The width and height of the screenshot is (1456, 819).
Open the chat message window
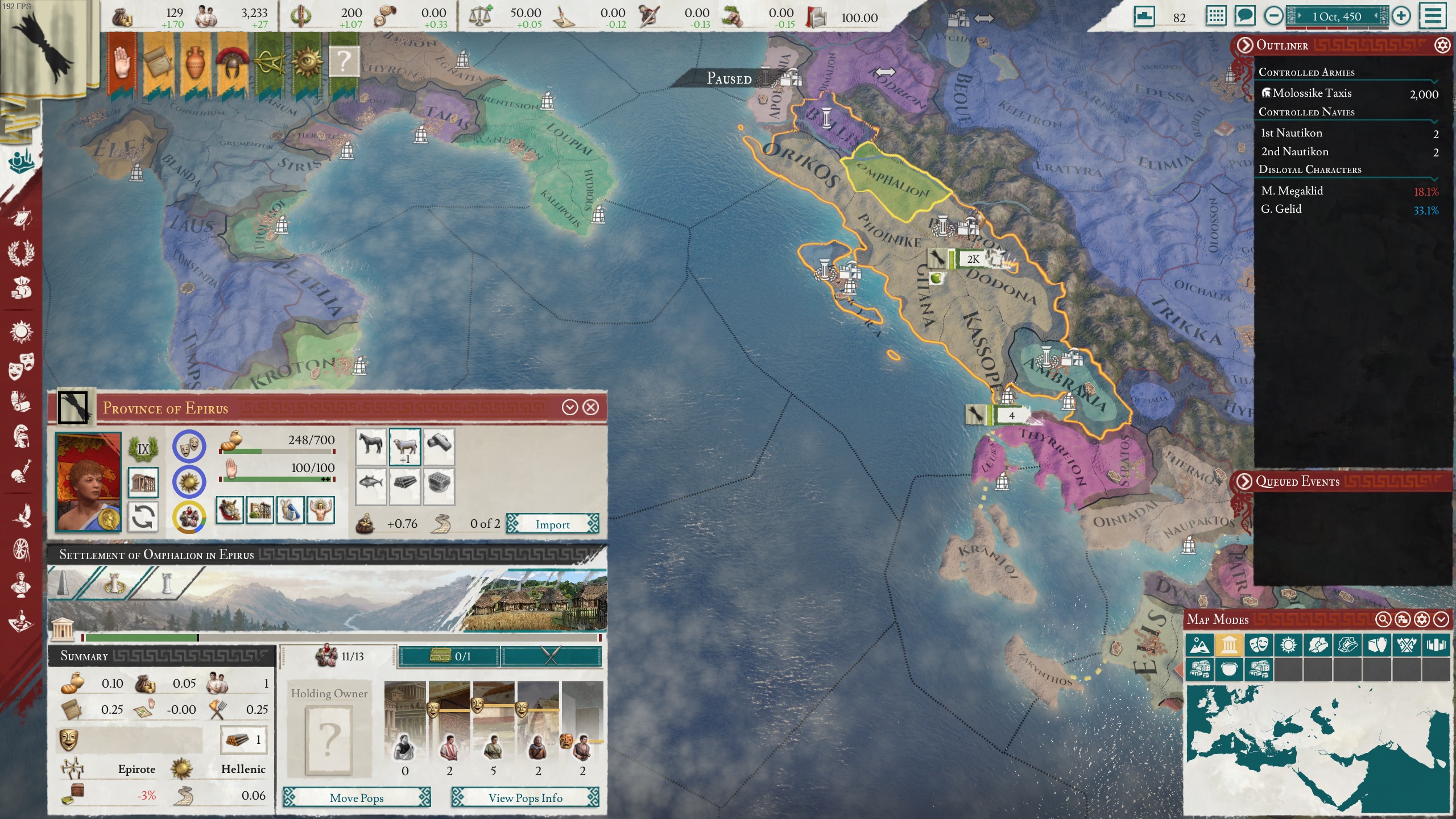point(1244,16)
